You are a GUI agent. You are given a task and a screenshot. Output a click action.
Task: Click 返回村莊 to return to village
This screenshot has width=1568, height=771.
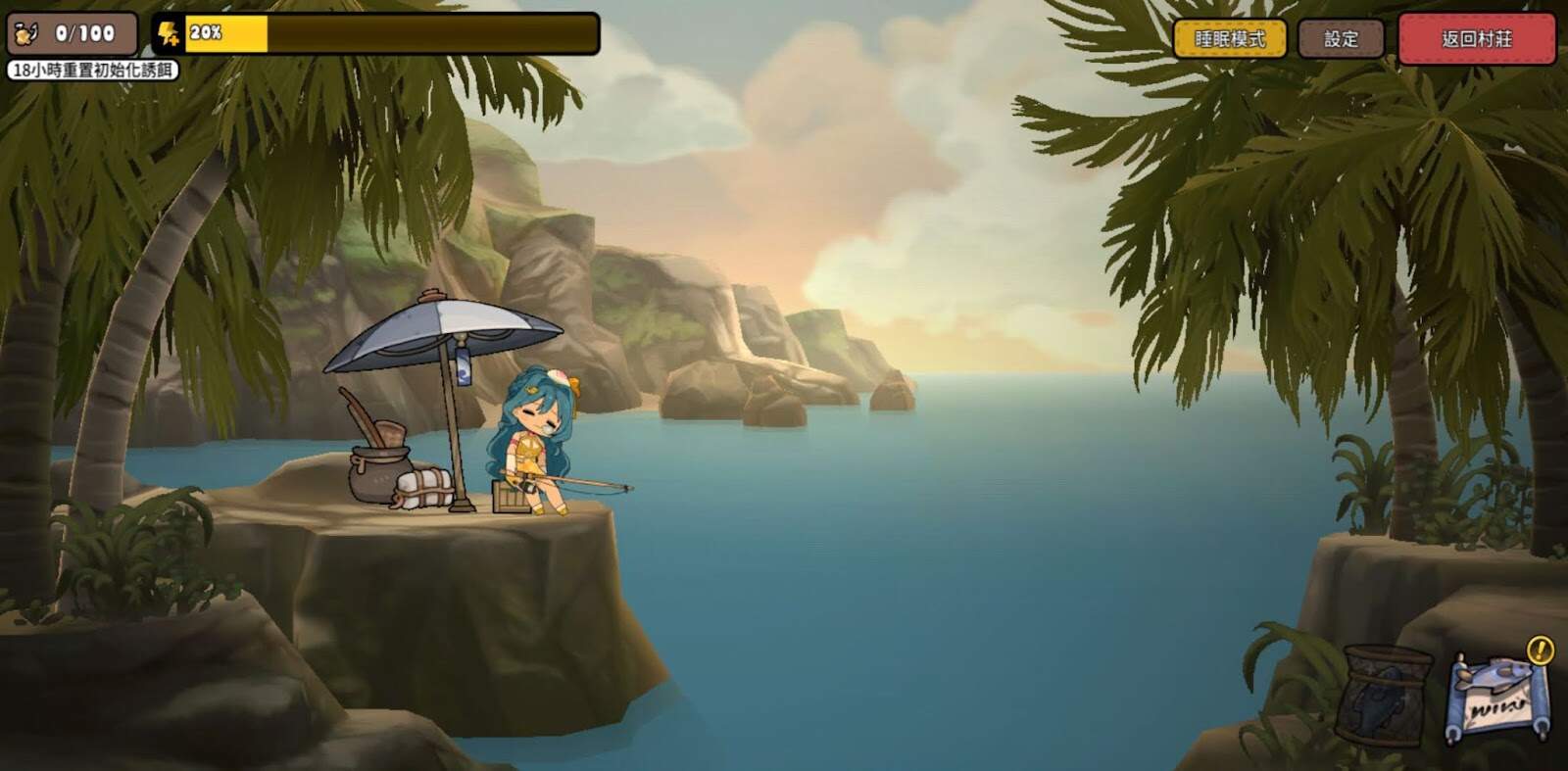[x=1476, y=39]
